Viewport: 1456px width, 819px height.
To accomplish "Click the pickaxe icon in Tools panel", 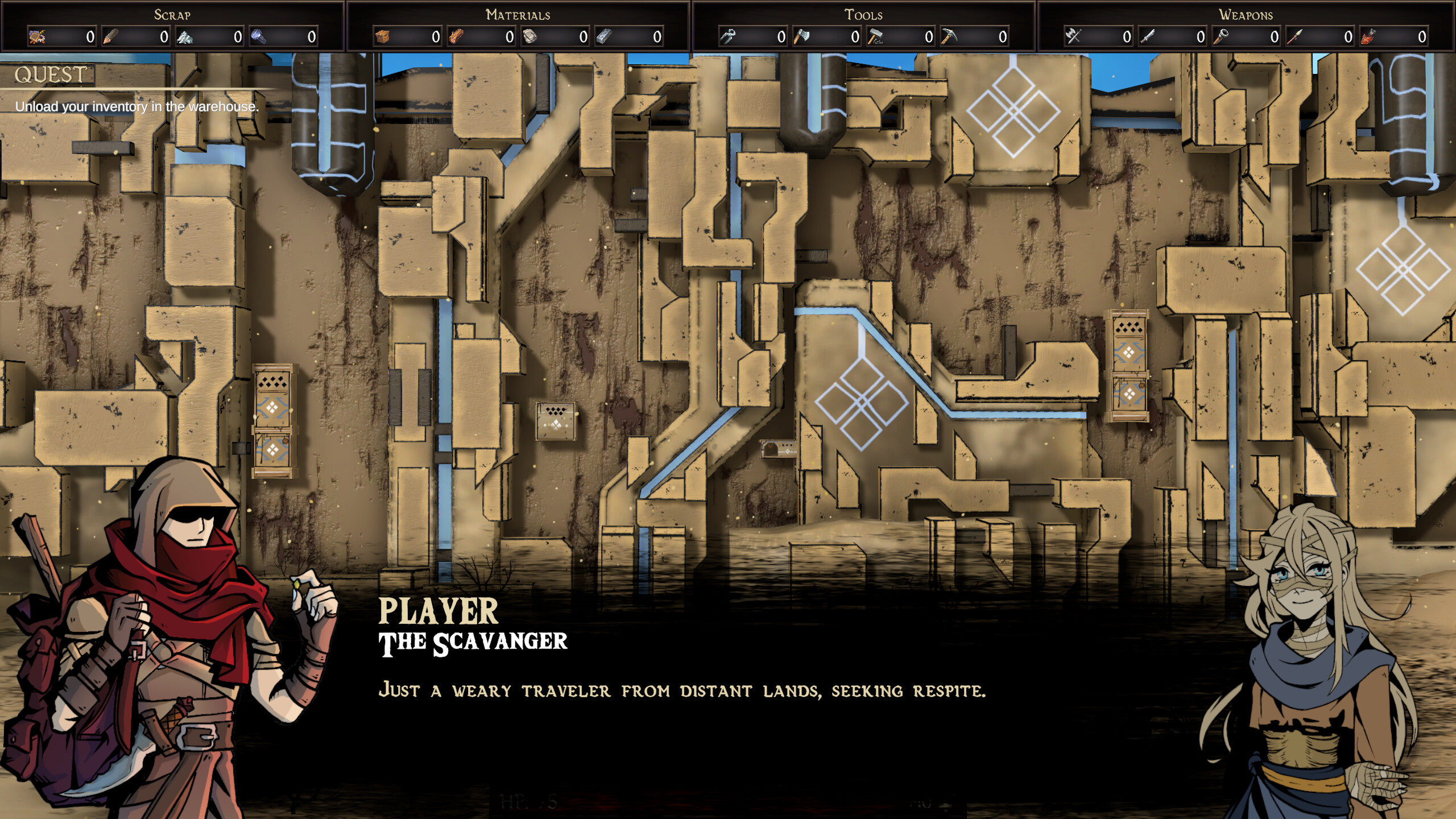I will (950, 37).
